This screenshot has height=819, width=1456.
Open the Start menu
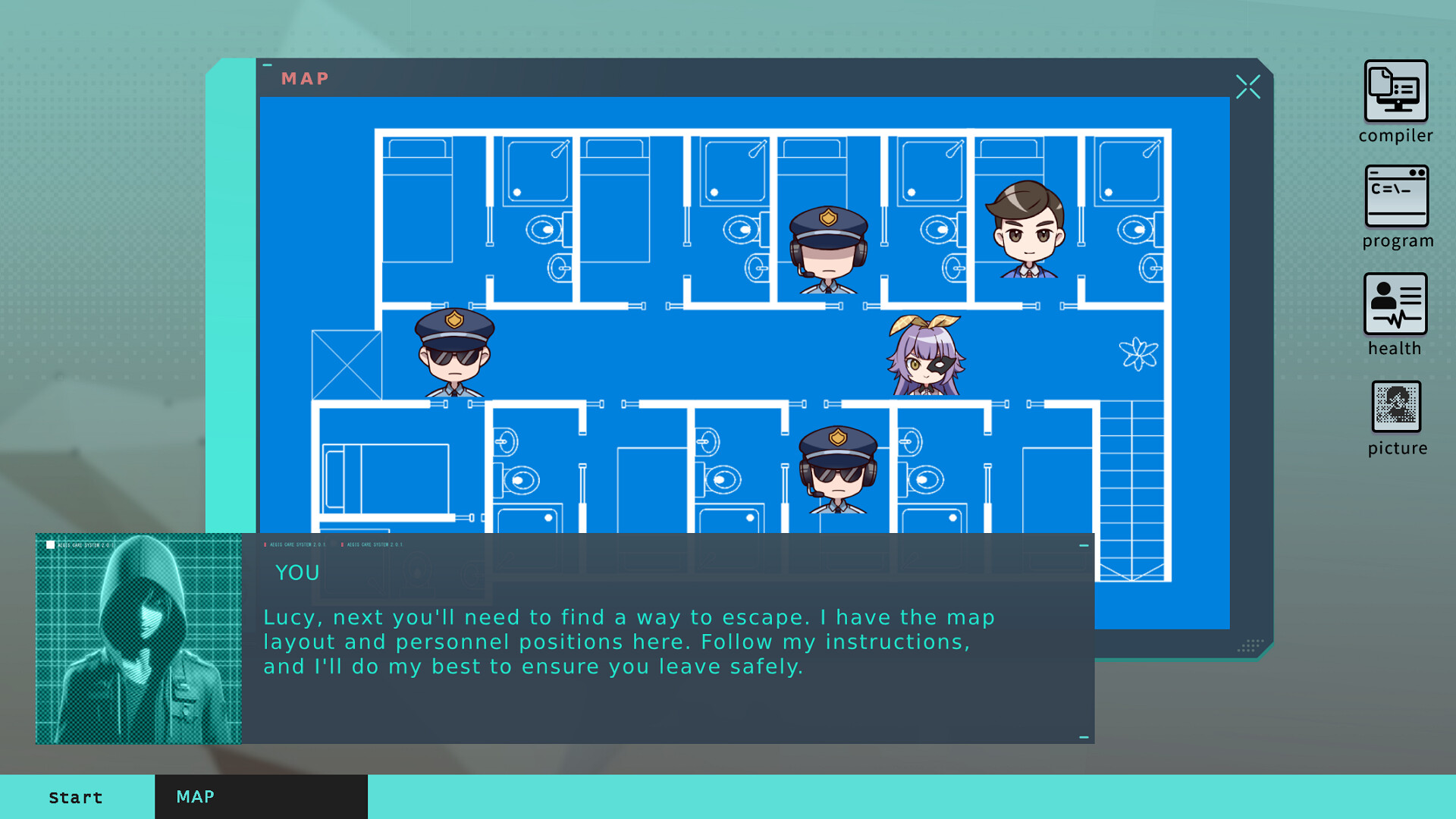76,797
